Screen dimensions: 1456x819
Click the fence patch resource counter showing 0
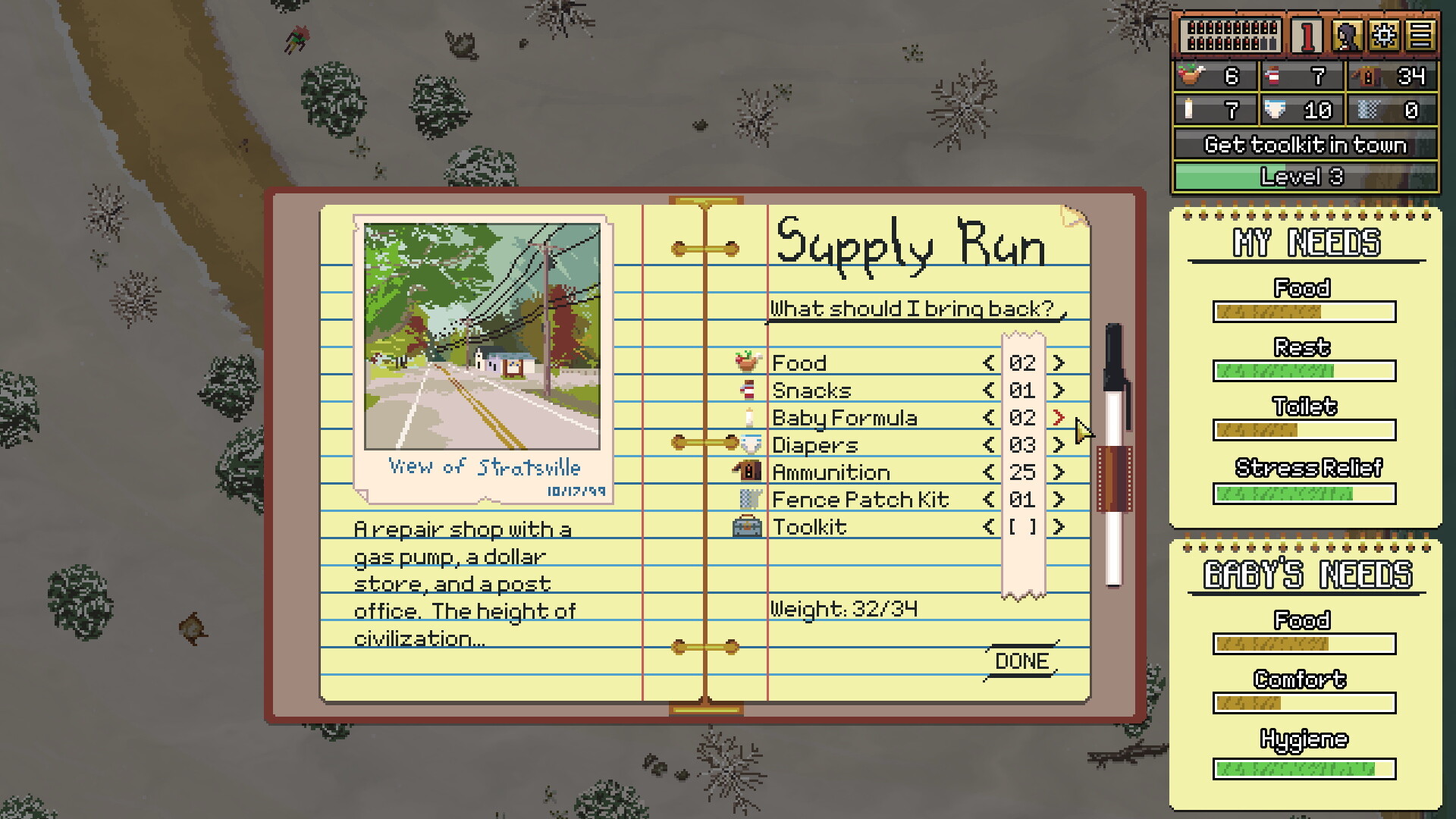coord(1392,110)
